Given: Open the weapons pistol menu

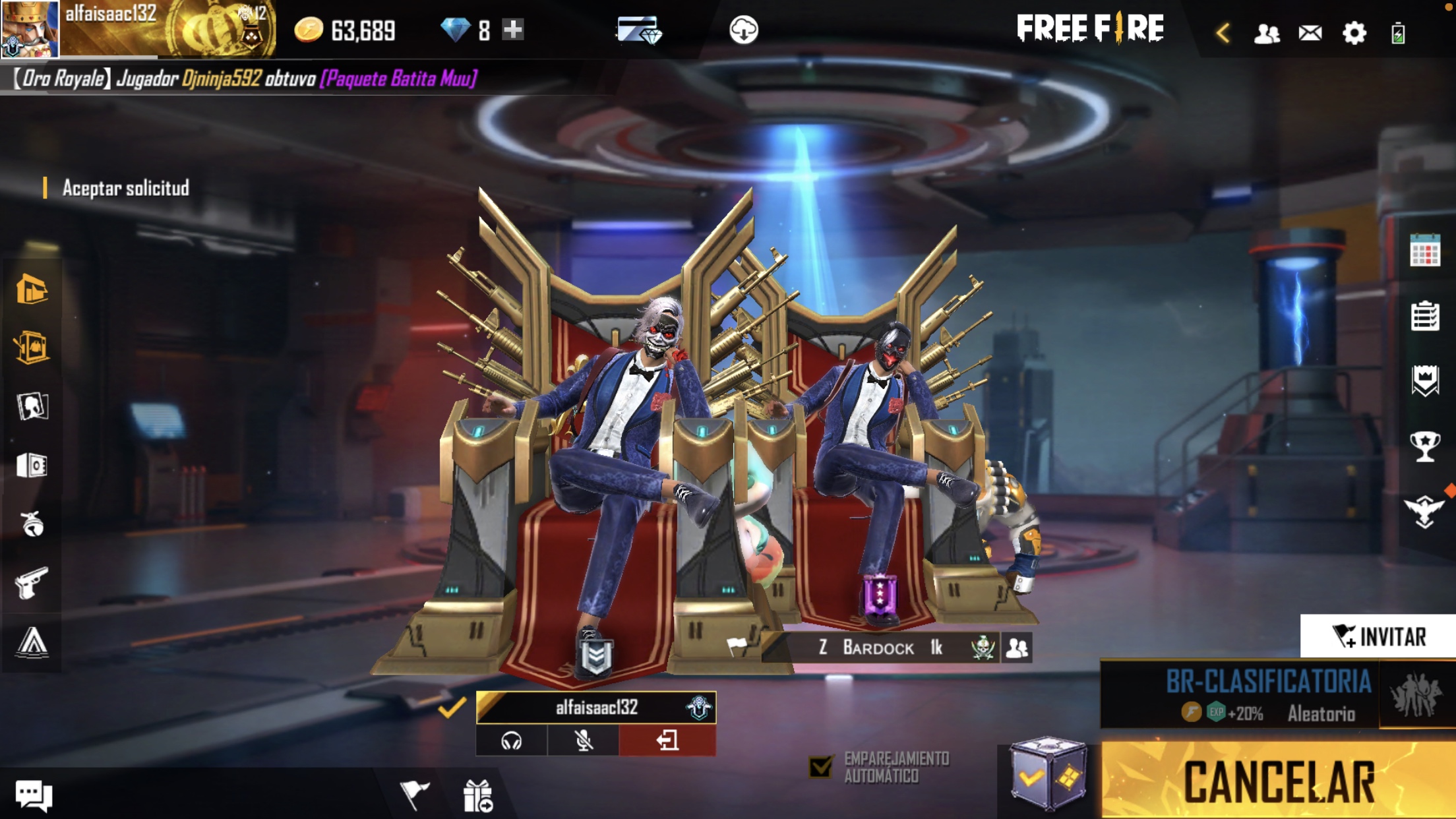Looking at the screenshot, I should [x=32, y=583].
